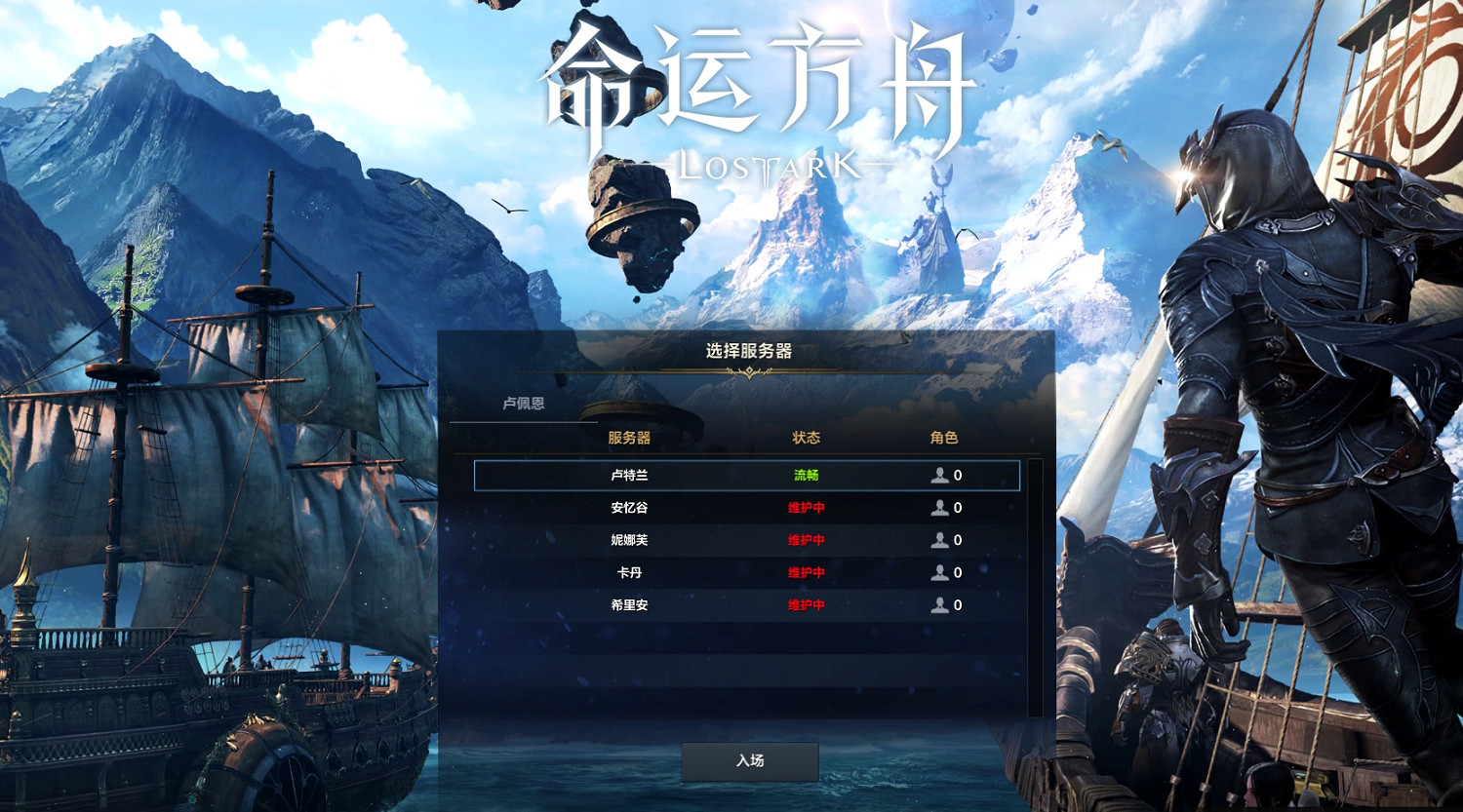
Task: Click the green 流畅 status indicator
Action: pyautogui.click(x=807, y=475)
